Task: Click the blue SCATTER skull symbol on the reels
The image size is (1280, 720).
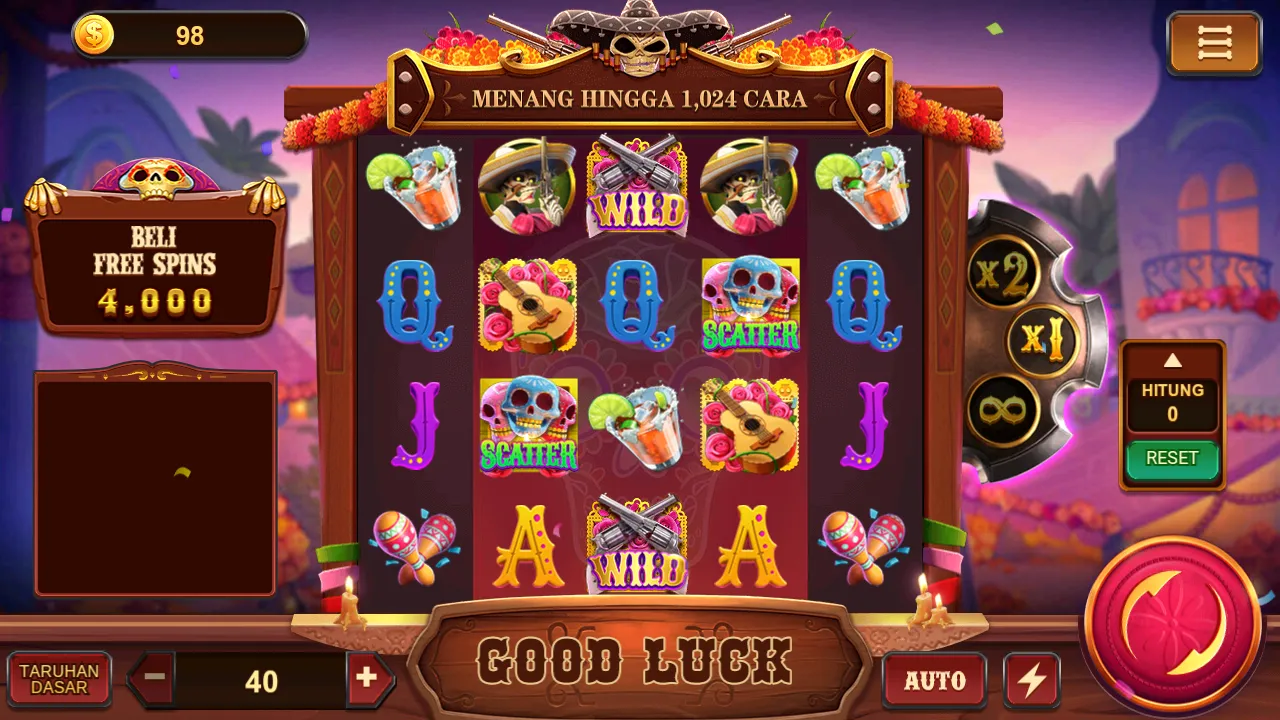Action: (x=751, y=305)
